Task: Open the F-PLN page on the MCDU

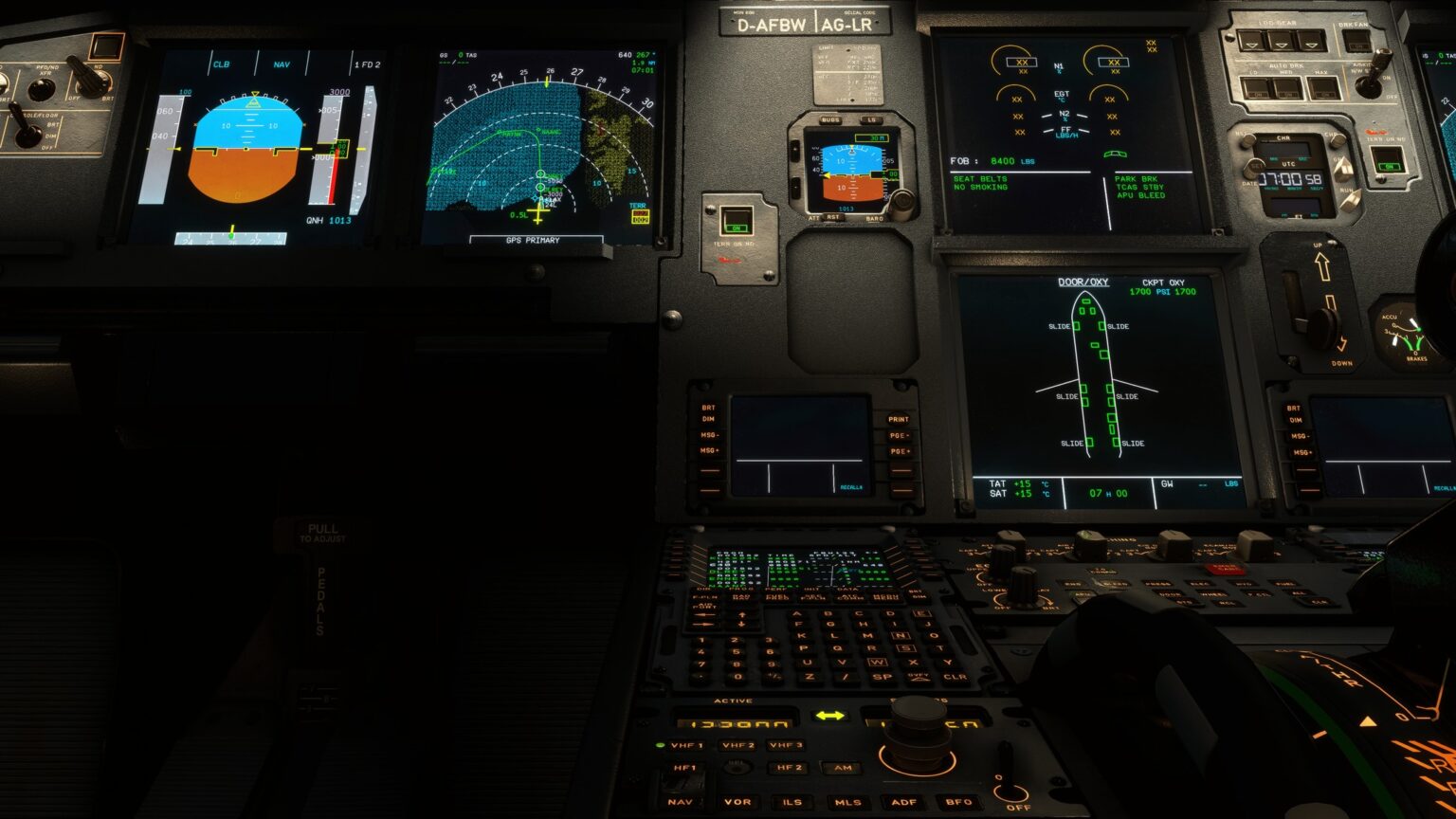Action: pos(703,597)
